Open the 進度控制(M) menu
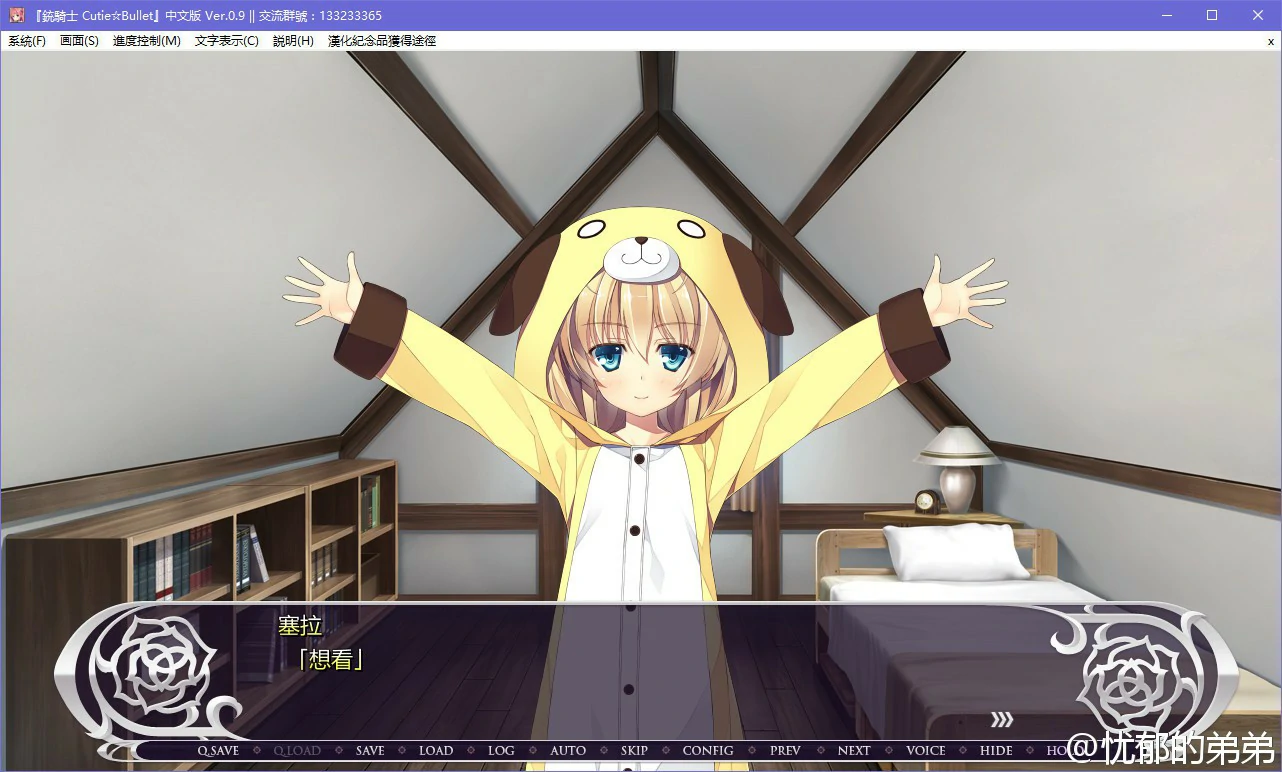1282x772 pixels. [146, 41]
